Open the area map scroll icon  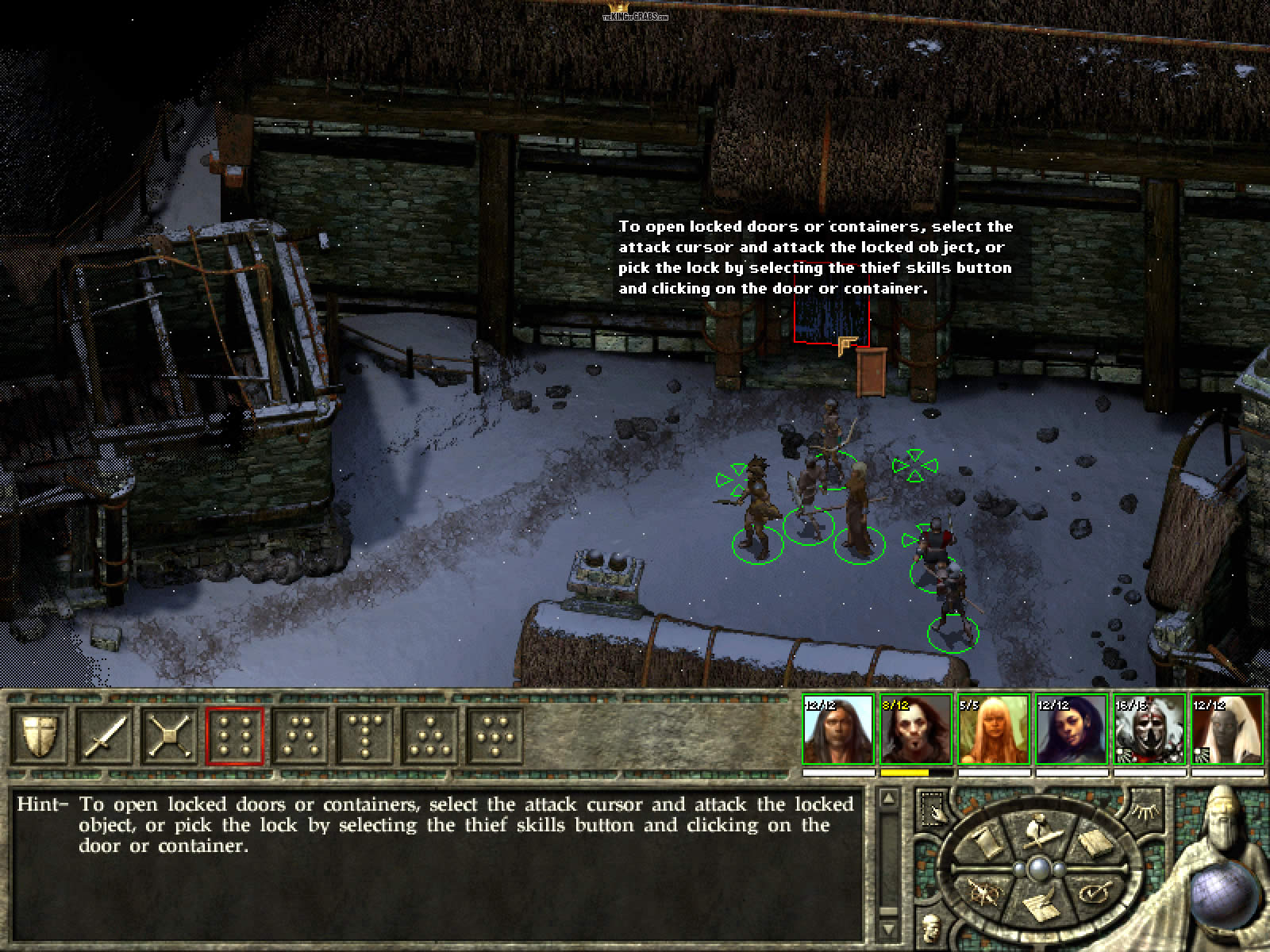(x=984, y=843)
